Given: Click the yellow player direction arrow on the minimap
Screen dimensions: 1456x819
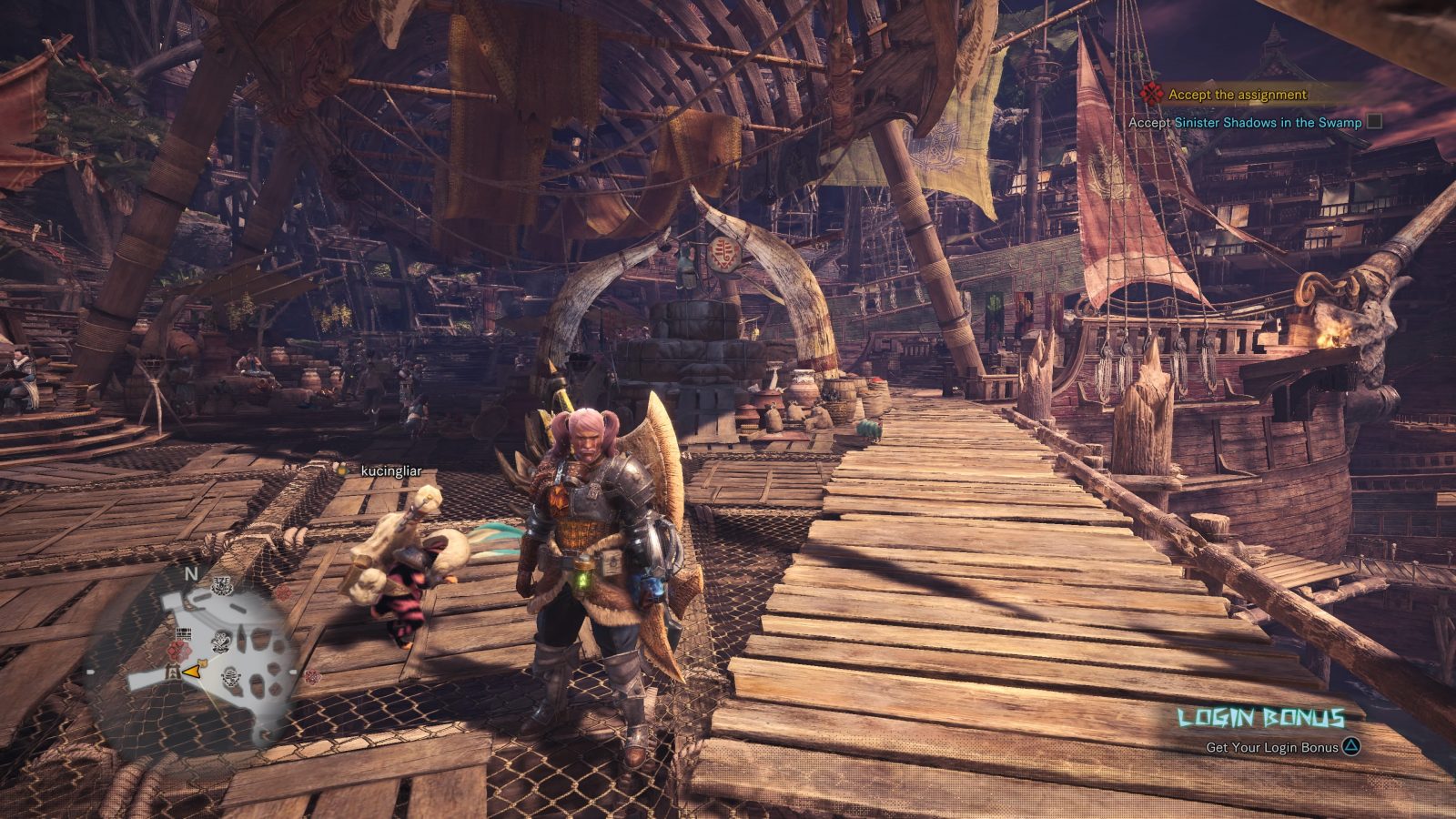Looking at the screenshot, I should pos(190,672).
